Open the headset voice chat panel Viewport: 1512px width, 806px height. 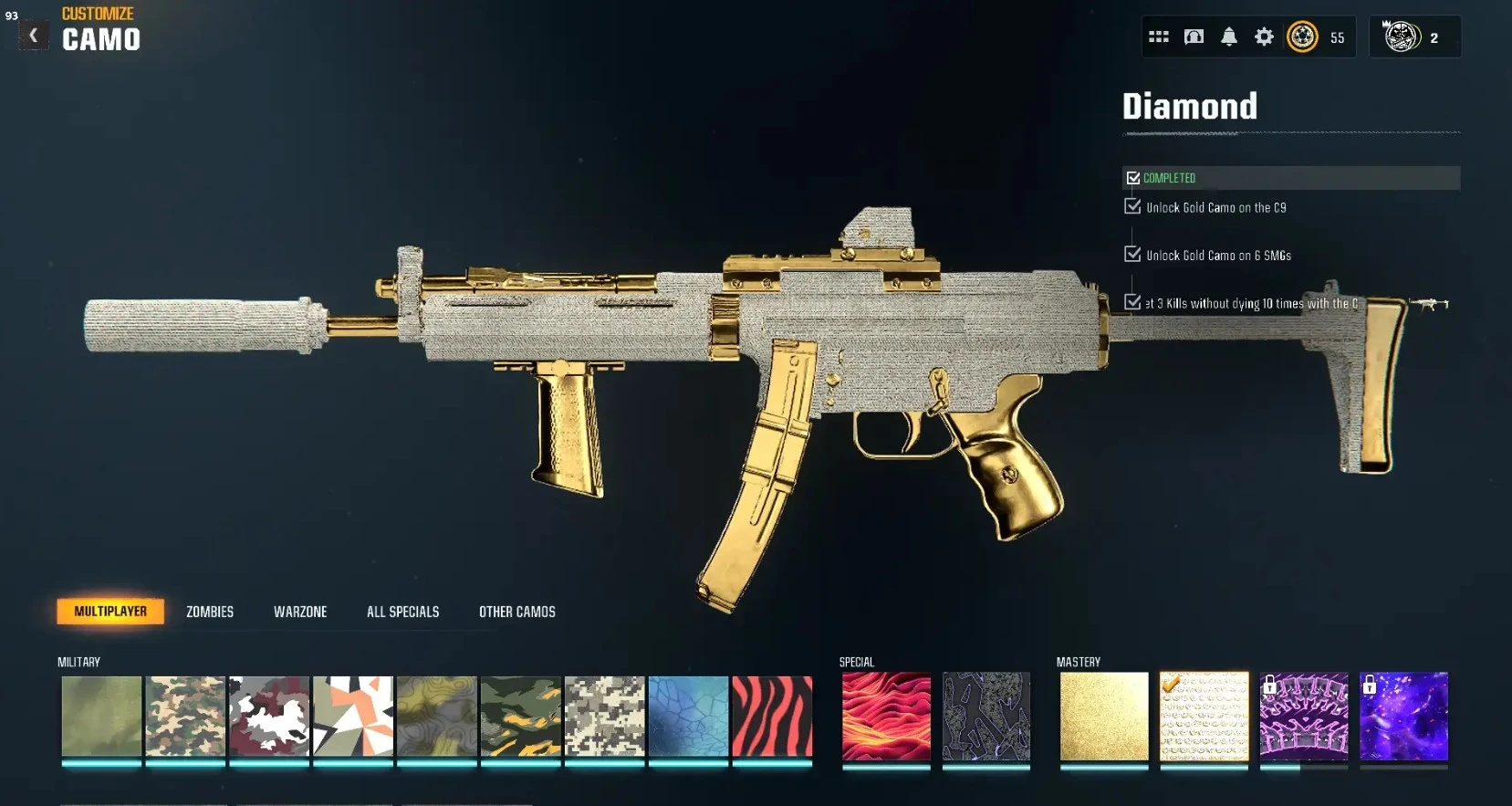click(x=1194, y=37)
